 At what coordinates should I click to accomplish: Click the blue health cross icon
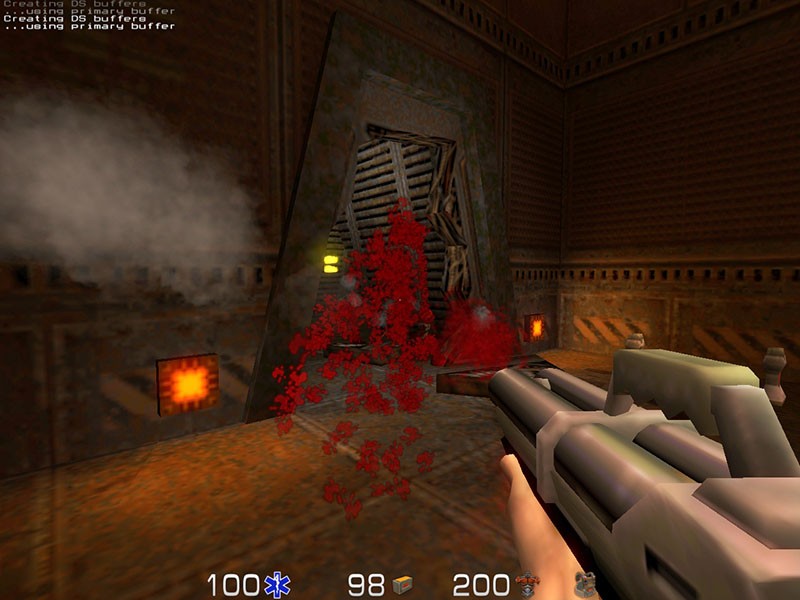pos(277,585)
